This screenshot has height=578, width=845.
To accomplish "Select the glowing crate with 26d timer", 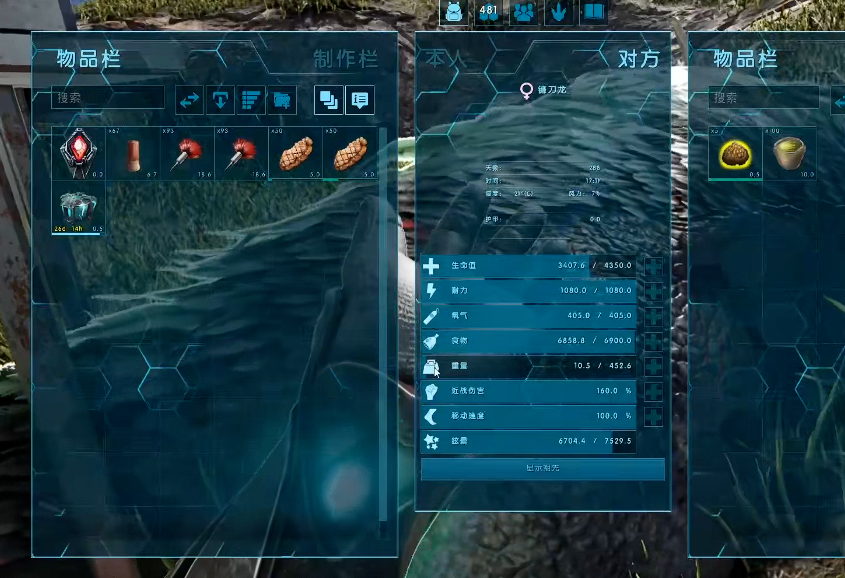I will tap(79, 209).
